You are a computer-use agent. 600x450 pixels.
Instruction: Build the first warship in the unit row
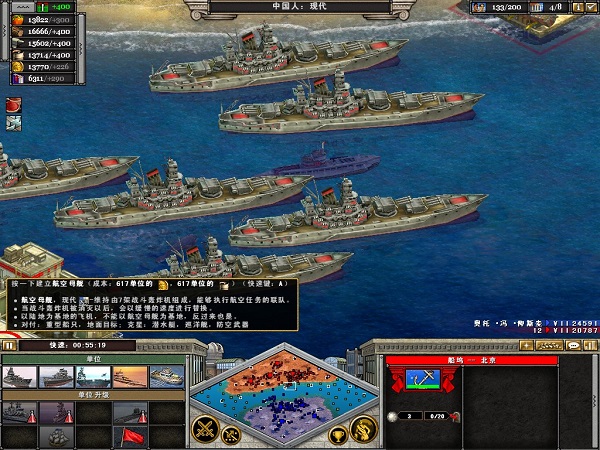(19, 376)
